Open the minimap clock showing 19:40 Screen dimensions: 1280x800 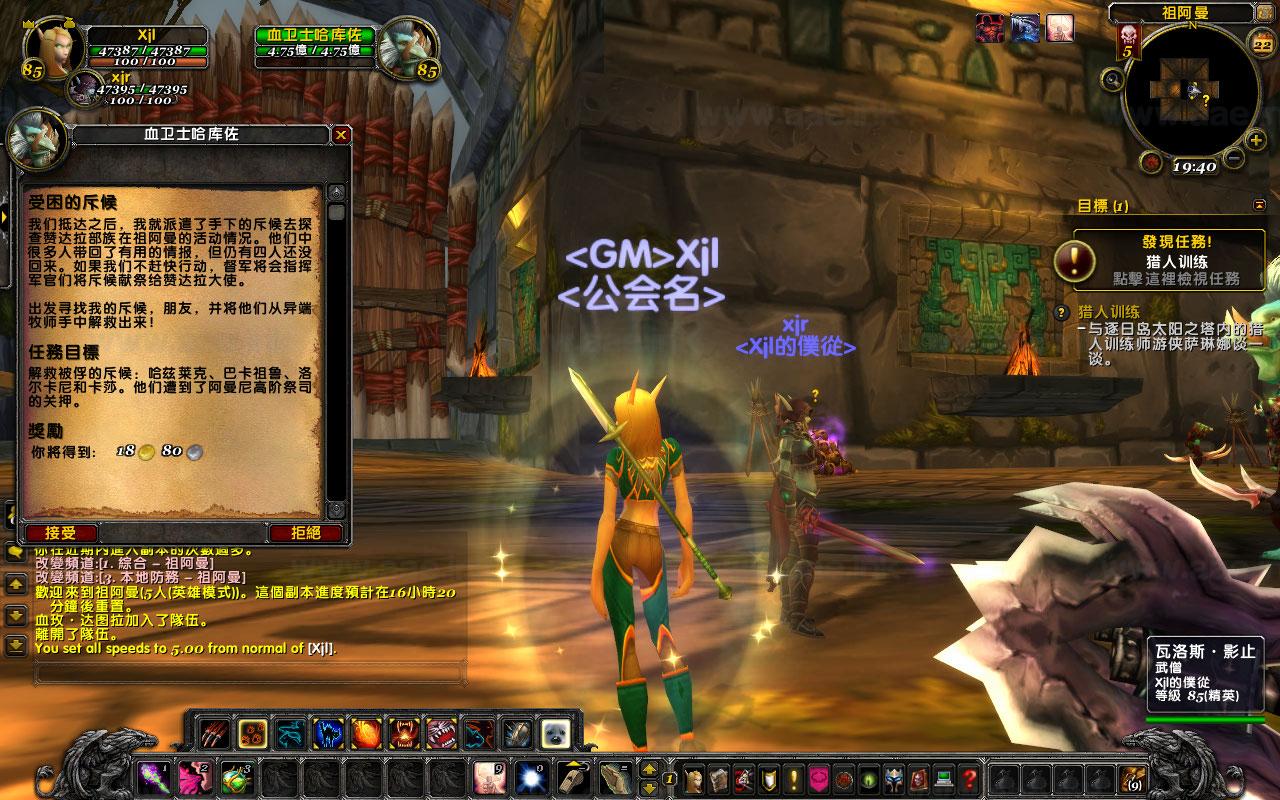tap(1193, 167)
